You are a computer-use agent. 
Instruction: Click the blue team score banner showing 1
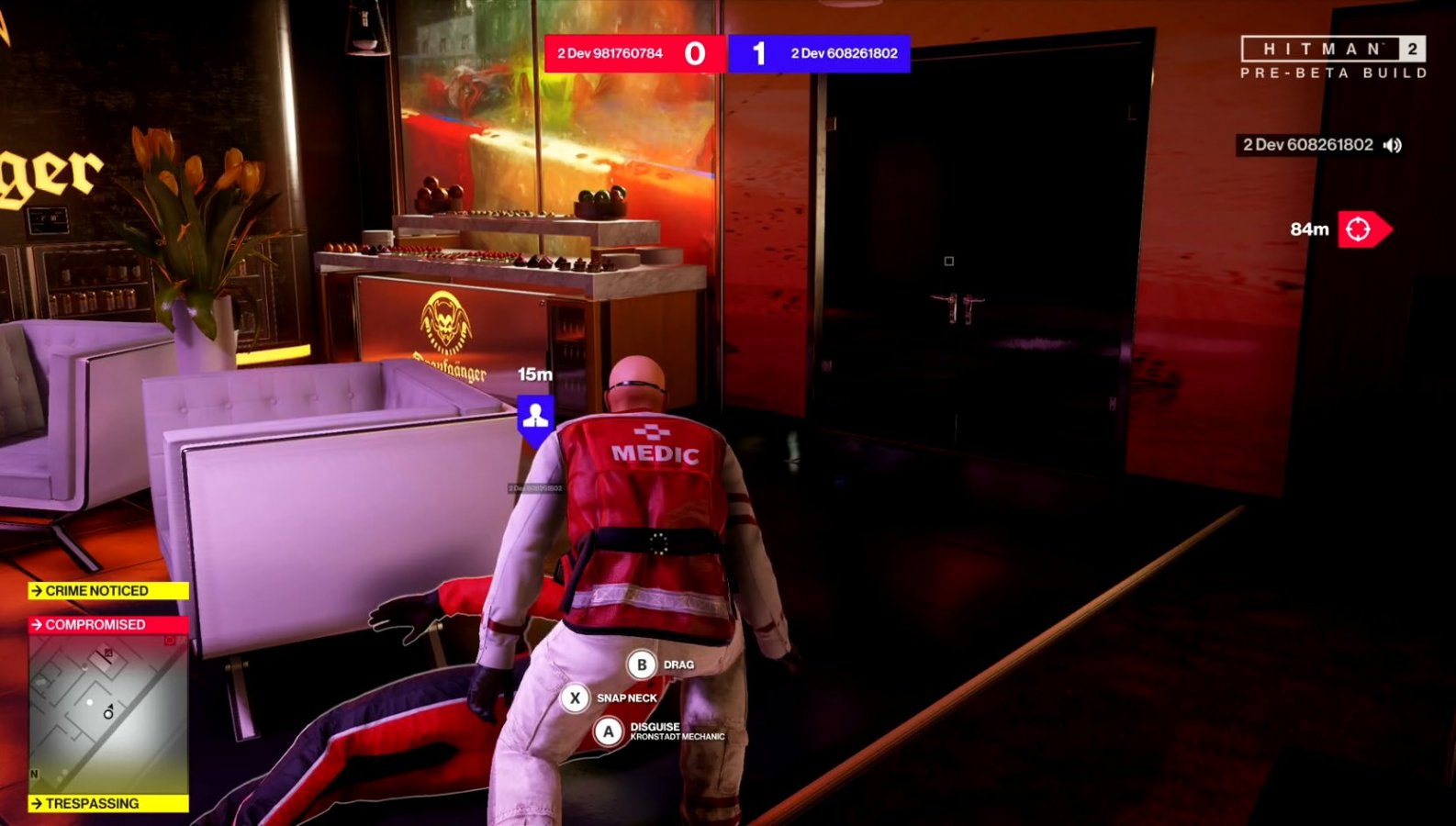(x=820, y=53)
